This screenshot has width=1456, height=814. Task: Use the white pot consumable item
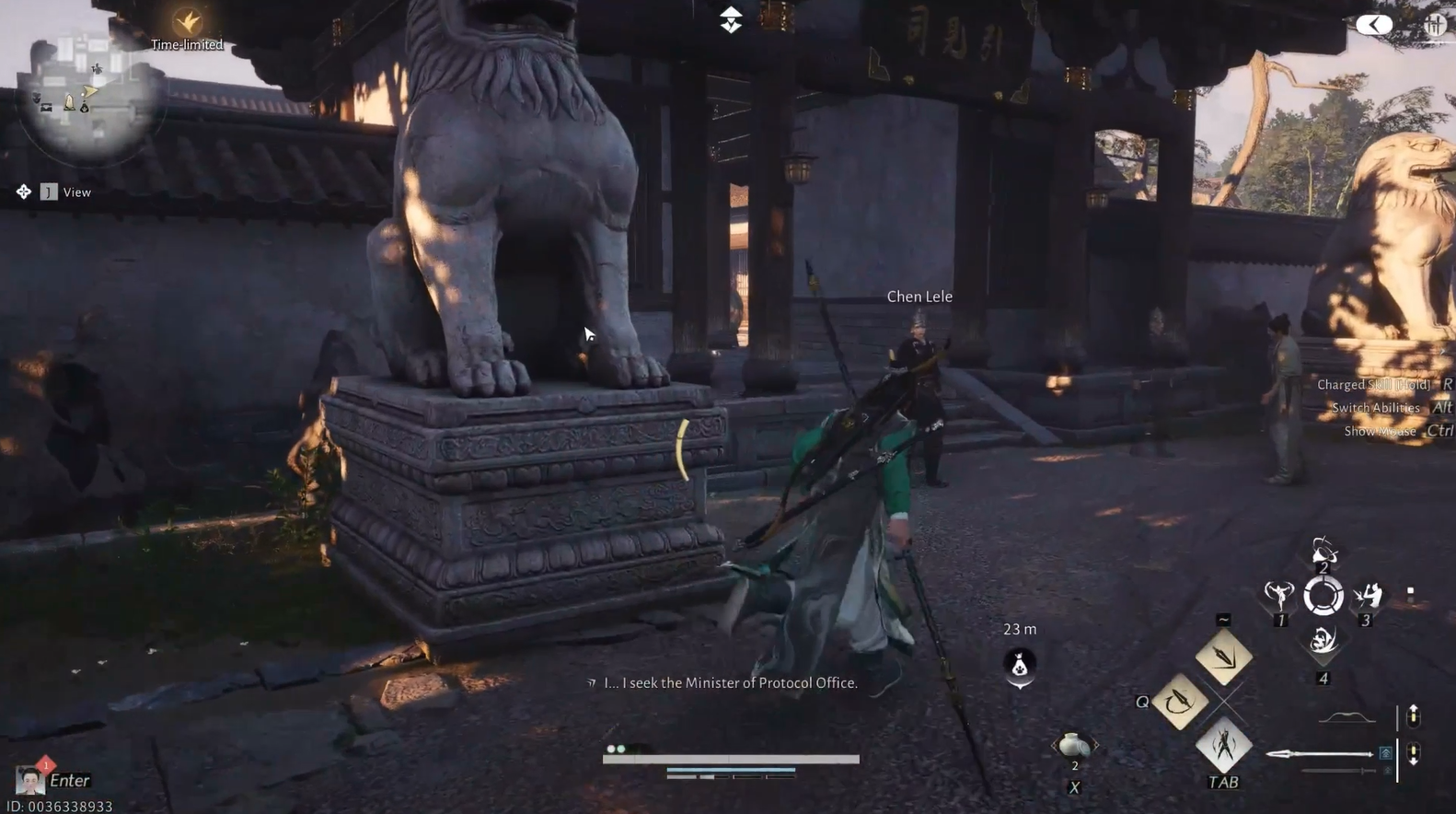tap(1073, 744)
